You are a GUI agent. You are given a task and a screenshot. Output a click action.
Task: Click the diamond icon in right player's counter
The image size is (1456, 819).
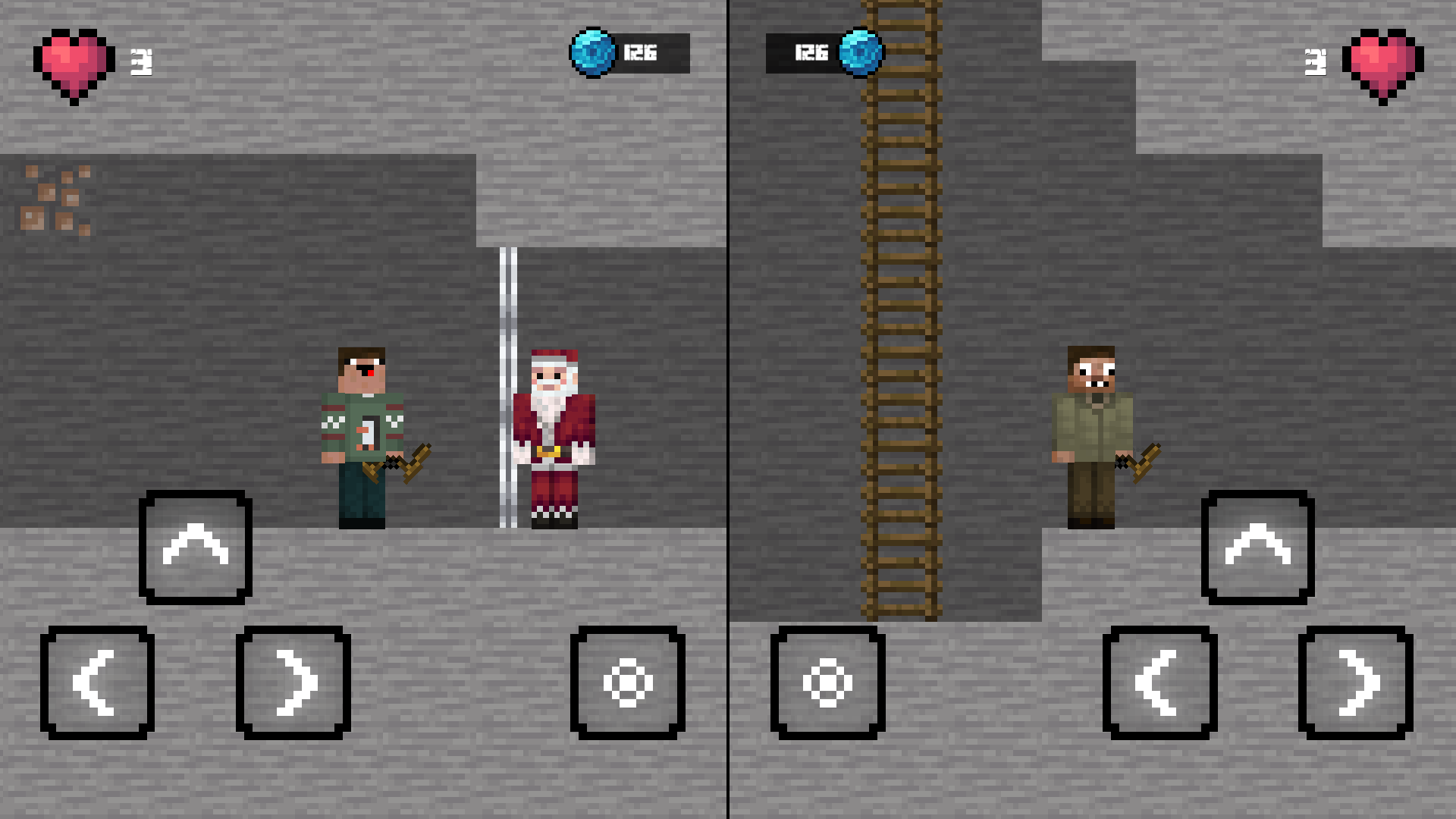coord(862,53)
